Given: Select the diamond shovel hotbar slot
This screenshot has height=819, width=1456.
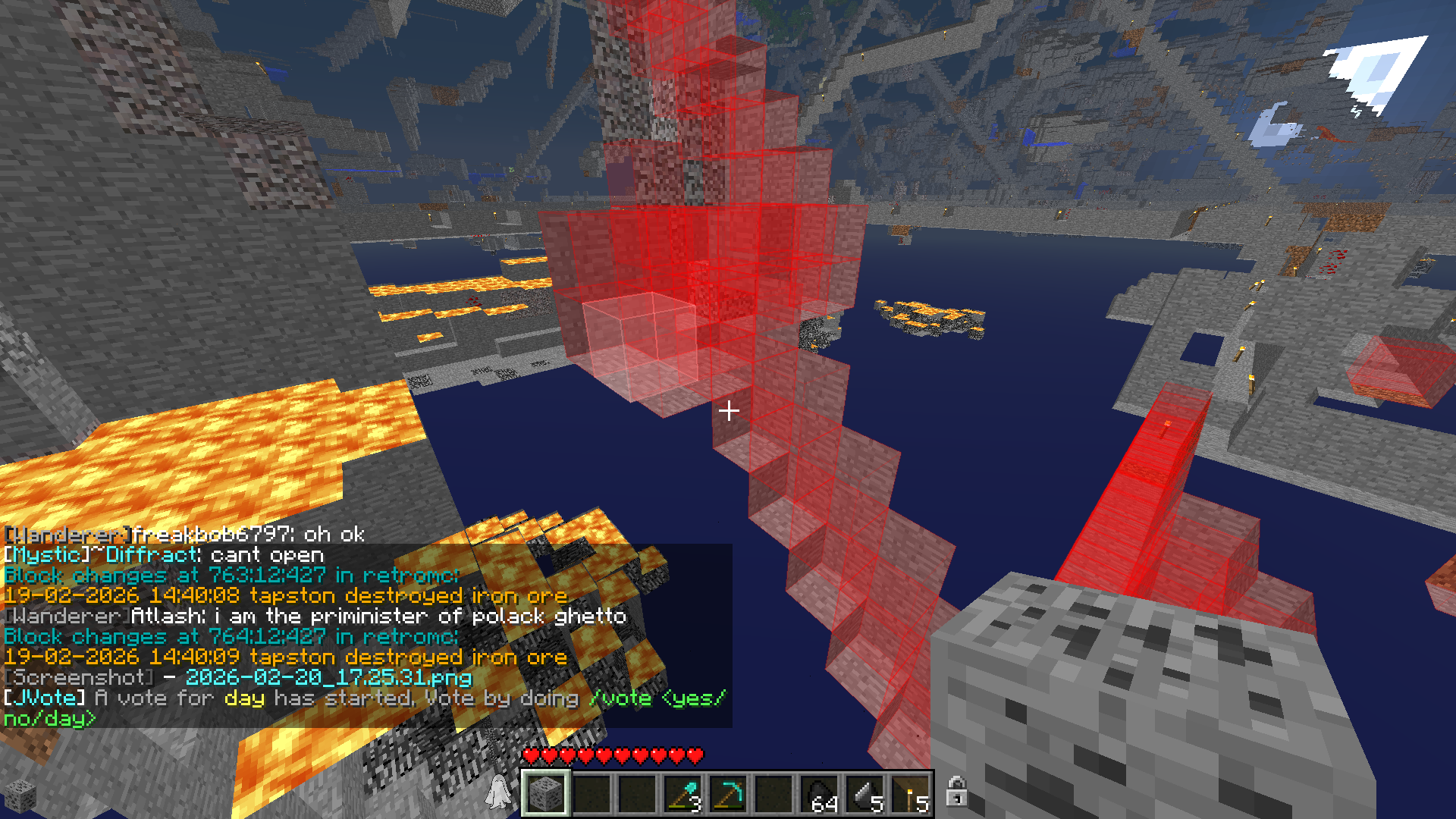Looking at the screenshot, I should 682,794.
